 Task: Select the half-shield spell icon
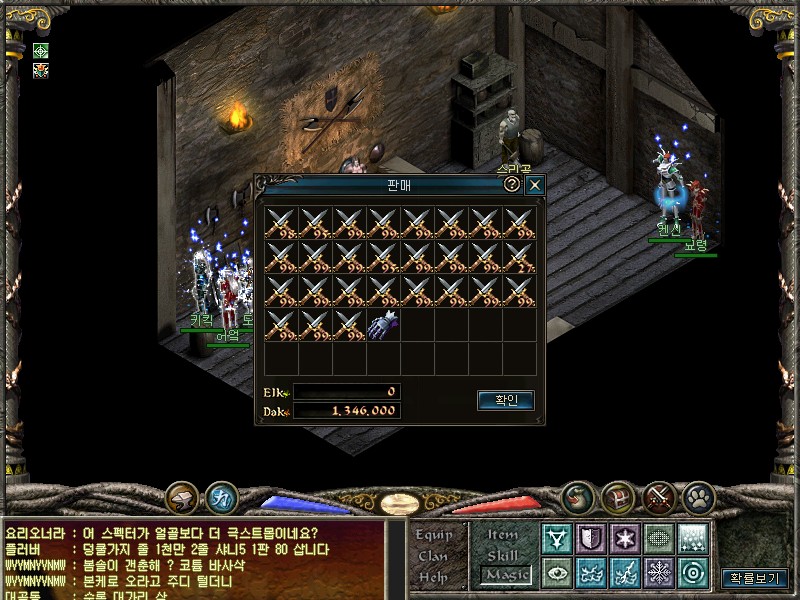tap(591, 539)
